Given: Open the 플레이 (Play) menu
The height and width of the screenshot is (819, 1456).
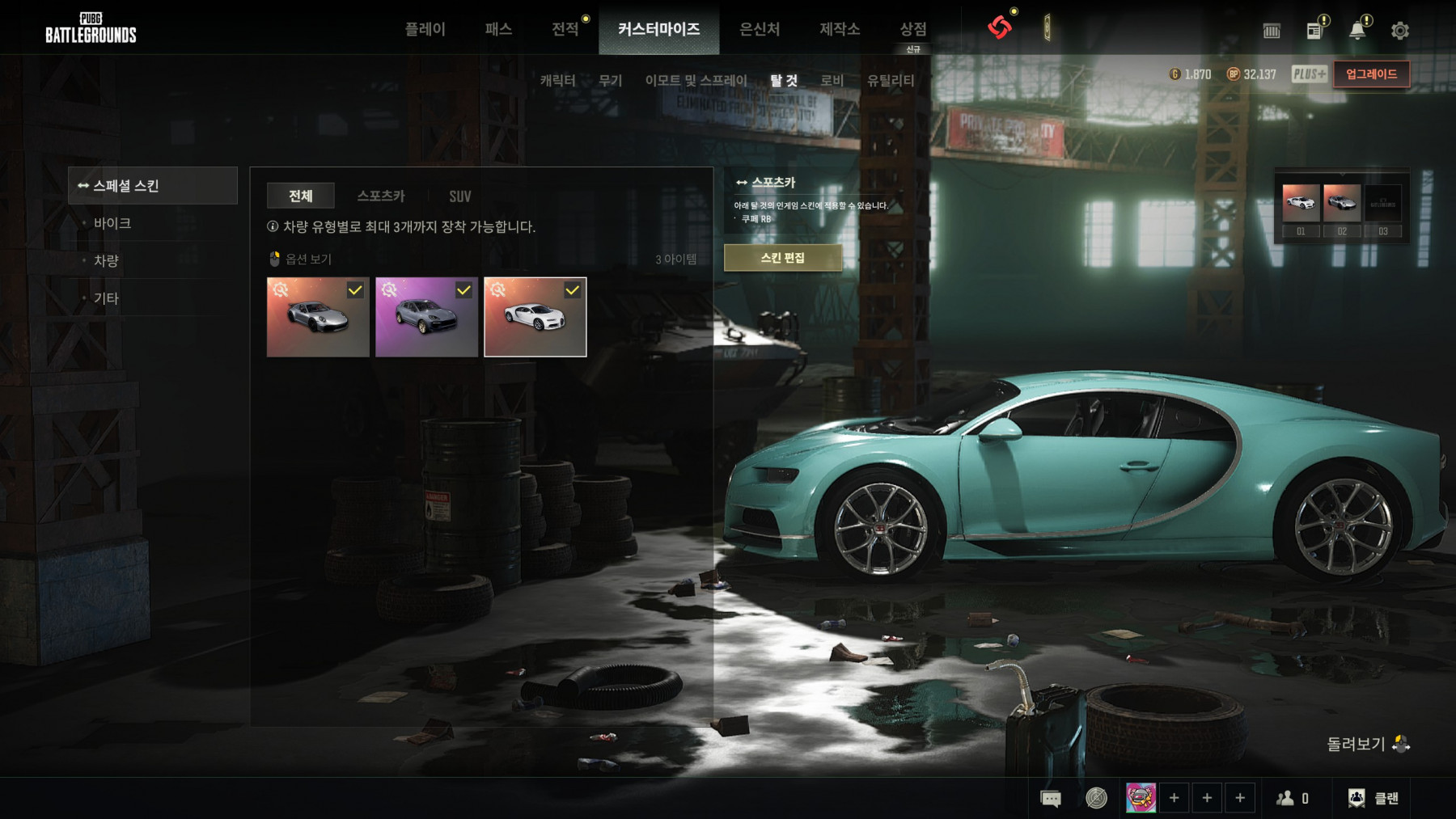Looking at the screenshot, I should (425, 29).
